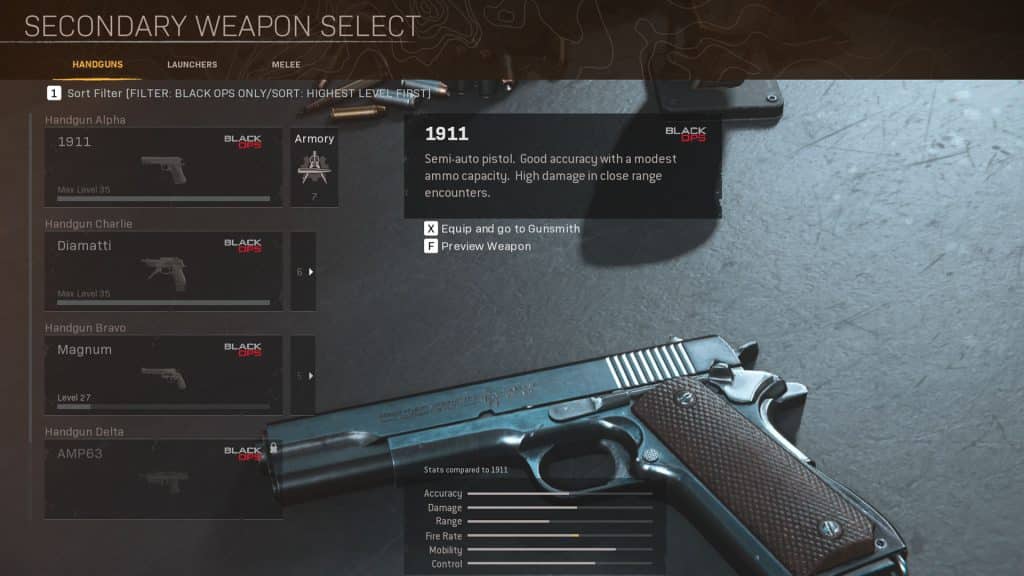Switch to the Melee tab
This screenshot has width=1024, height=576.
pos(286,65)
